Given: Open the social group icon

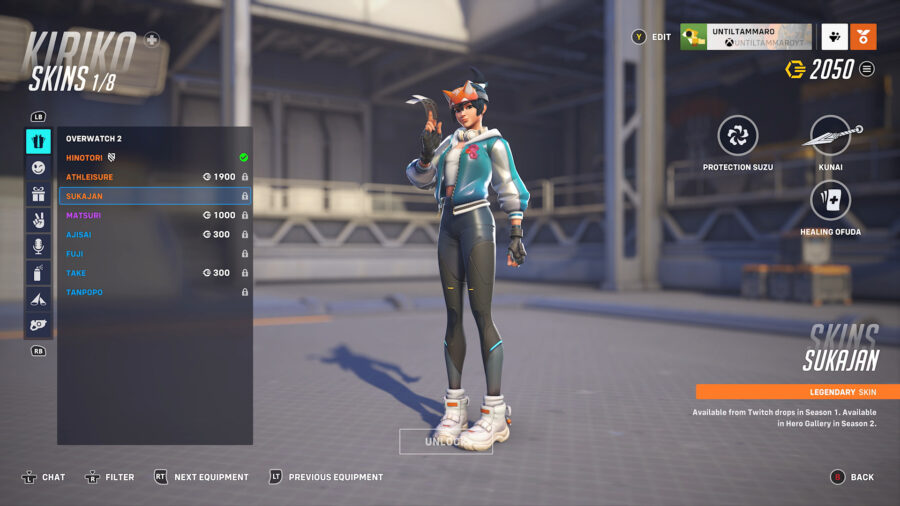Looking at the screenshot, I should 835,37.
